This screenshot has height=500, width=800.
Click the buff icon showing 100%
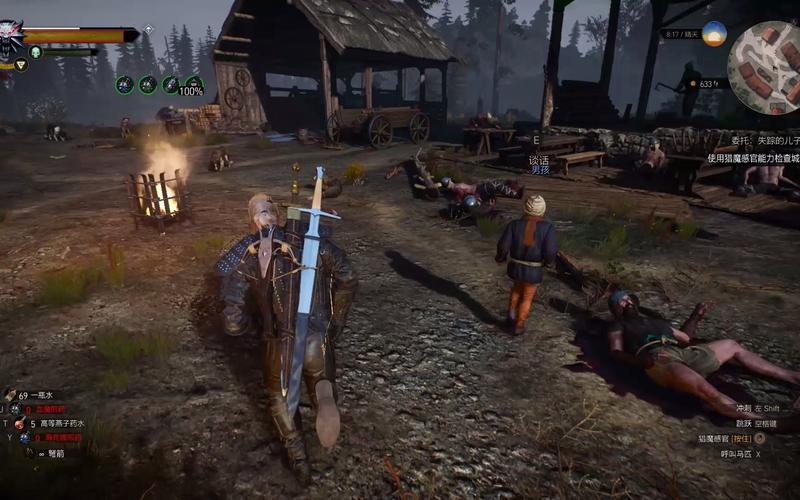(x=193, y=86)
